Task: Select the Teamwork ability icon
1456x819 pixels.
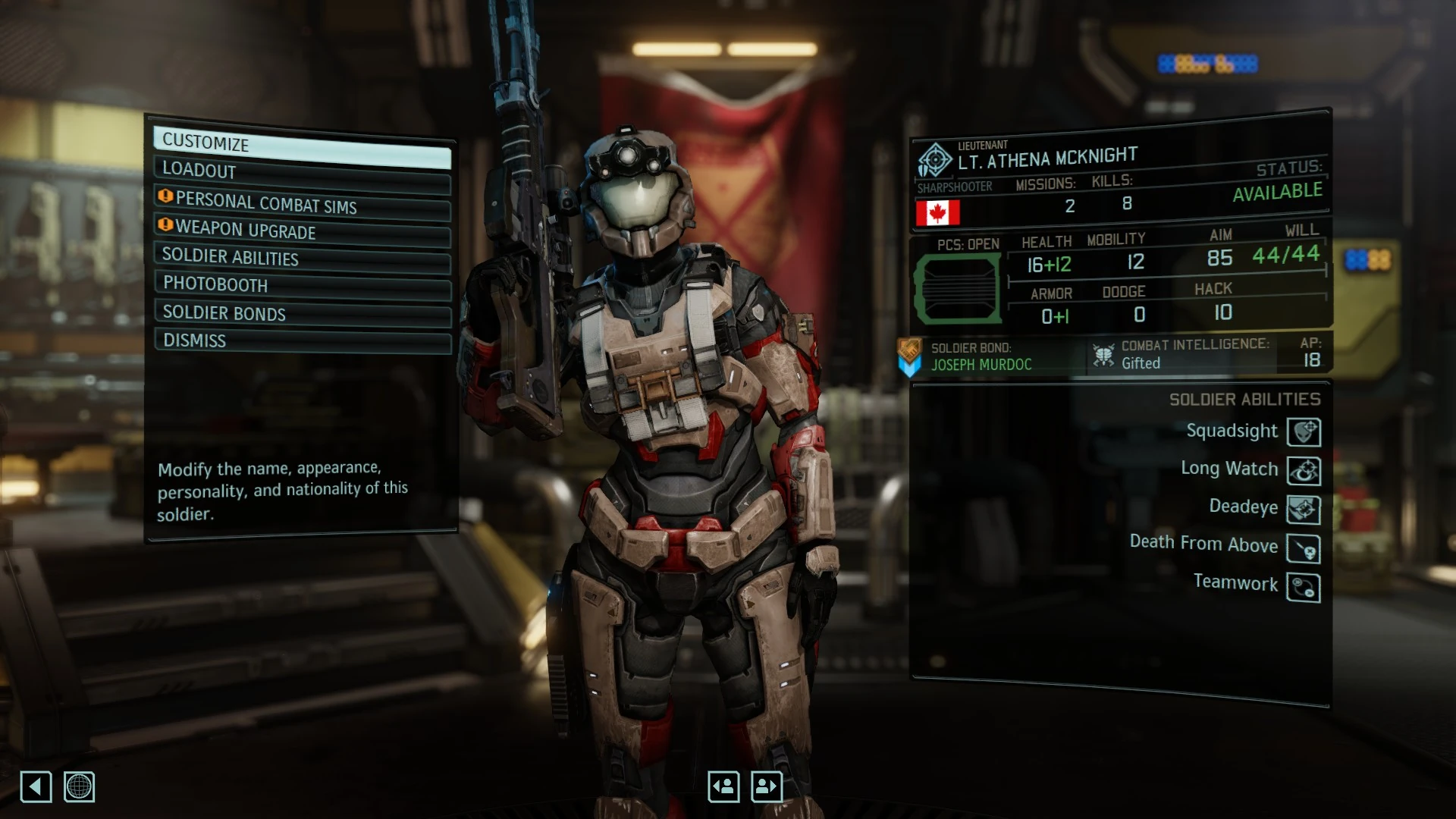Action: [1304, 588]
